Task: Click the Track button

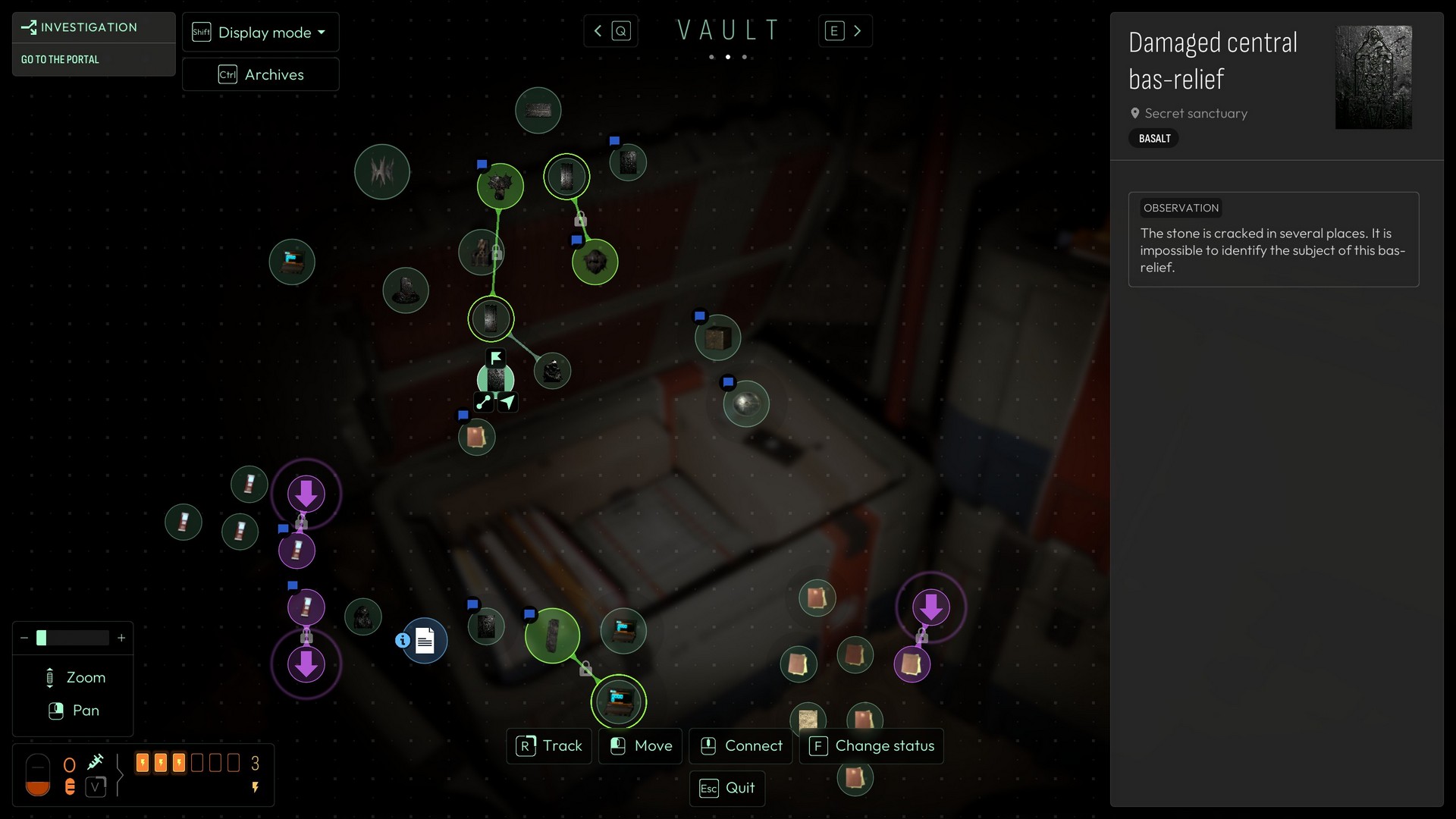Action: tap(549, 746)
